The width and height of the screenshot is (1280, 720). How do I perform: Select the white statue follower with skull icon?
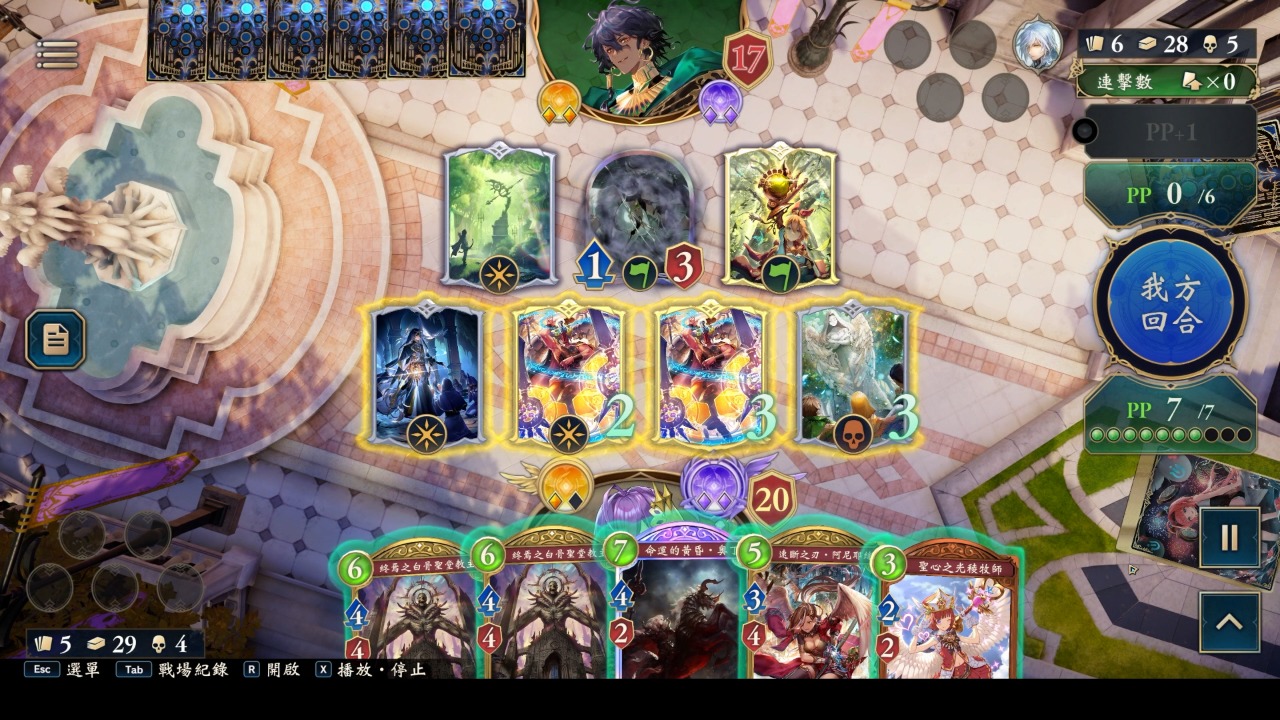point(853,375)
